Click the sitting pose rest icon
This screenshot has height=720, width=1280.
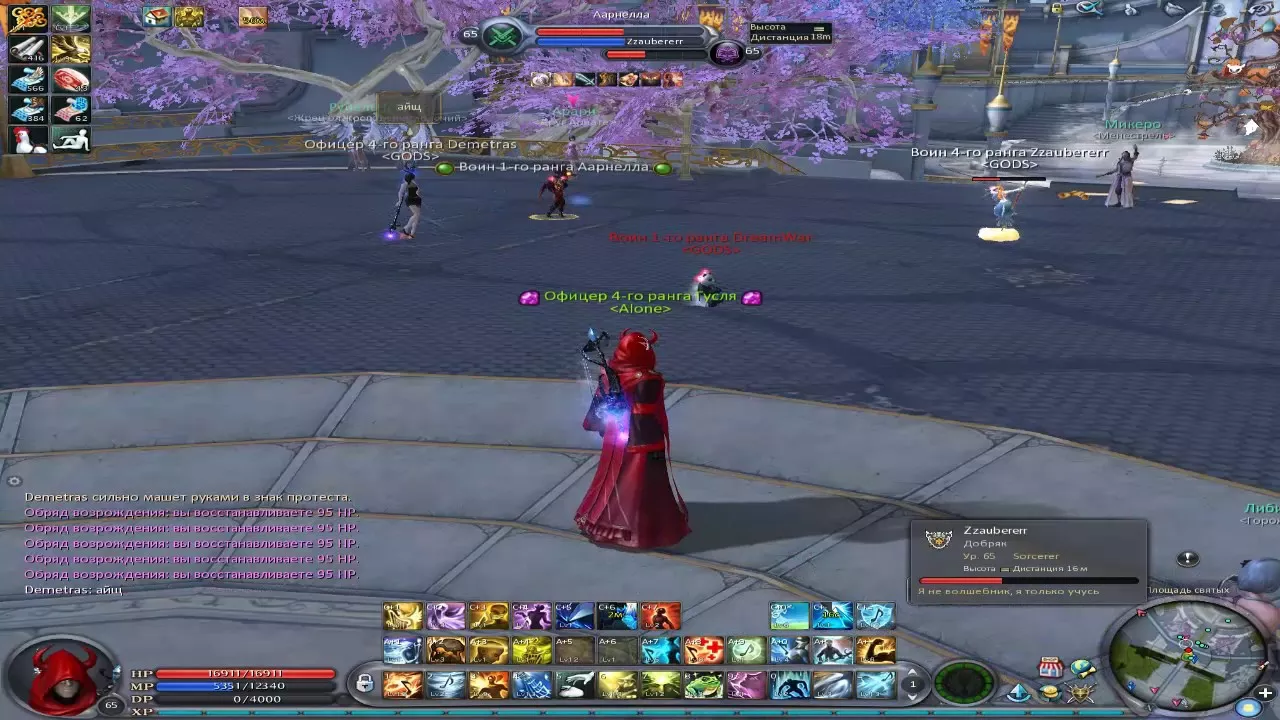tap(70, 140)
